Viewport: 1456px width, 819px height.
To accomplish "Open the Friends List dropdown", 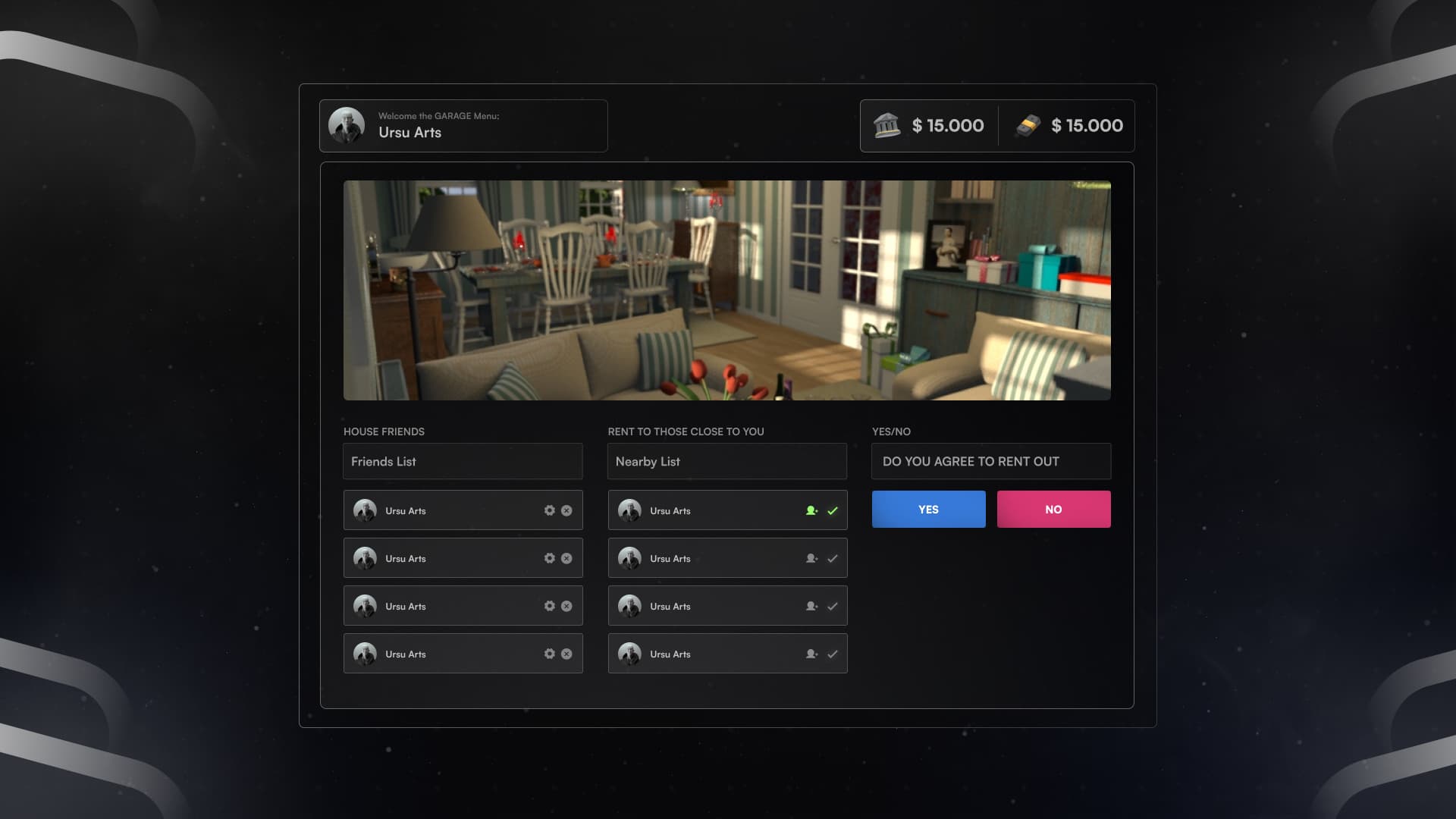I will tap(463, 461).
